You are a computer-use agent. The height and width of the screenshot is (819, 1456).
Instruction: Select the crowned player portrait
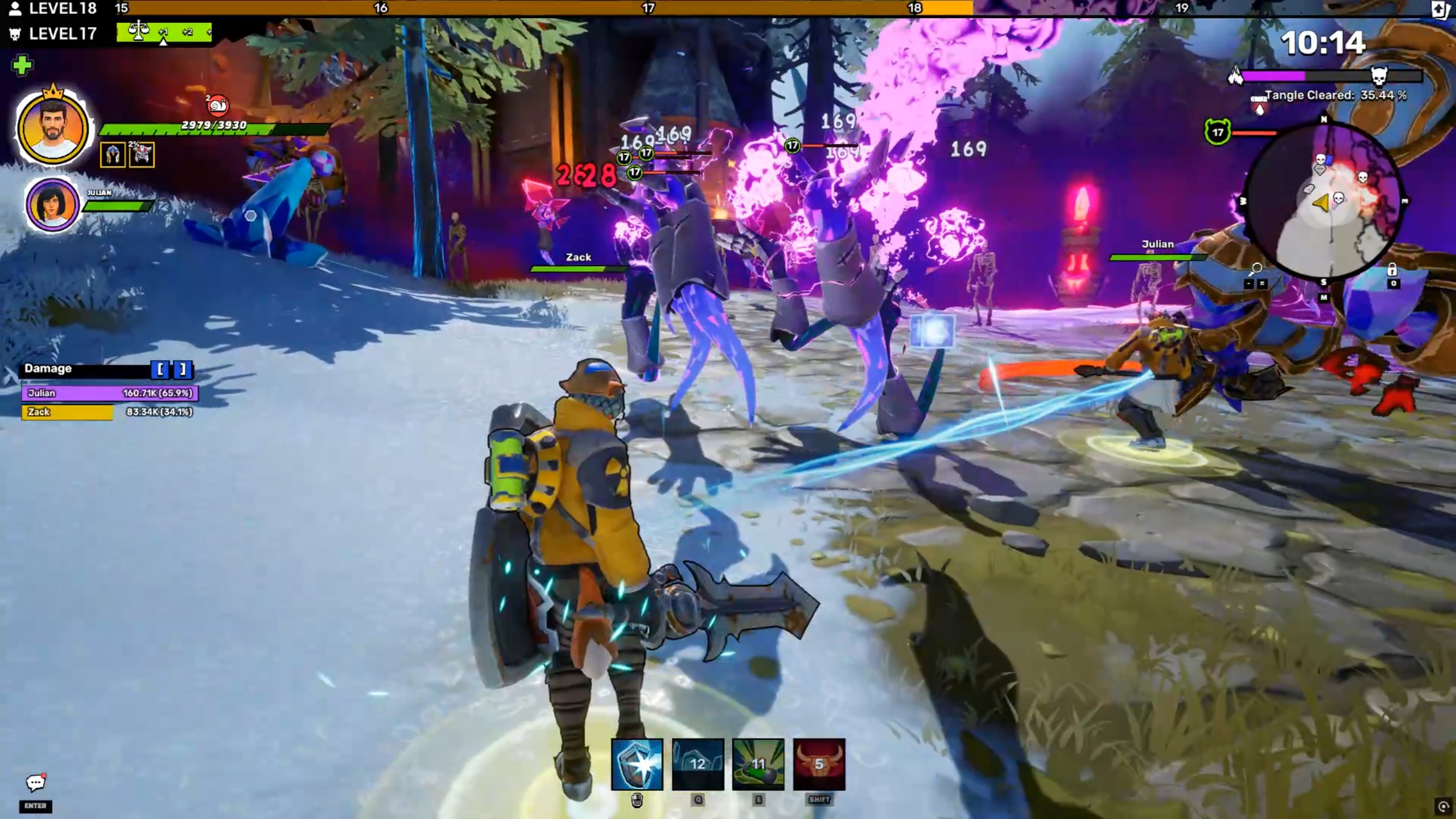pyautogui.click(x=52, y=129)
